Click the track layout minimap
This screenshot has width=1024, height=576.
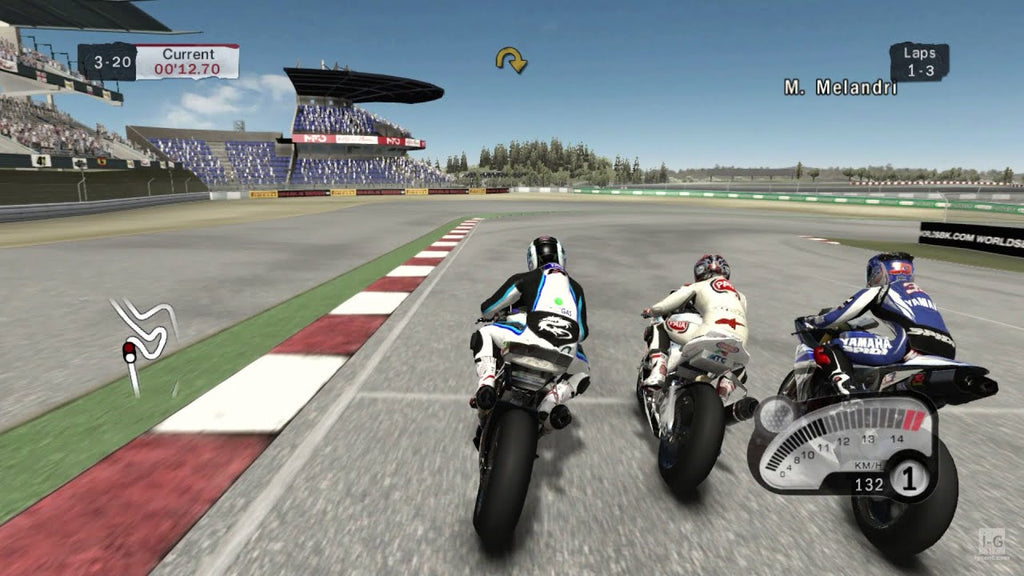(143, 333)
